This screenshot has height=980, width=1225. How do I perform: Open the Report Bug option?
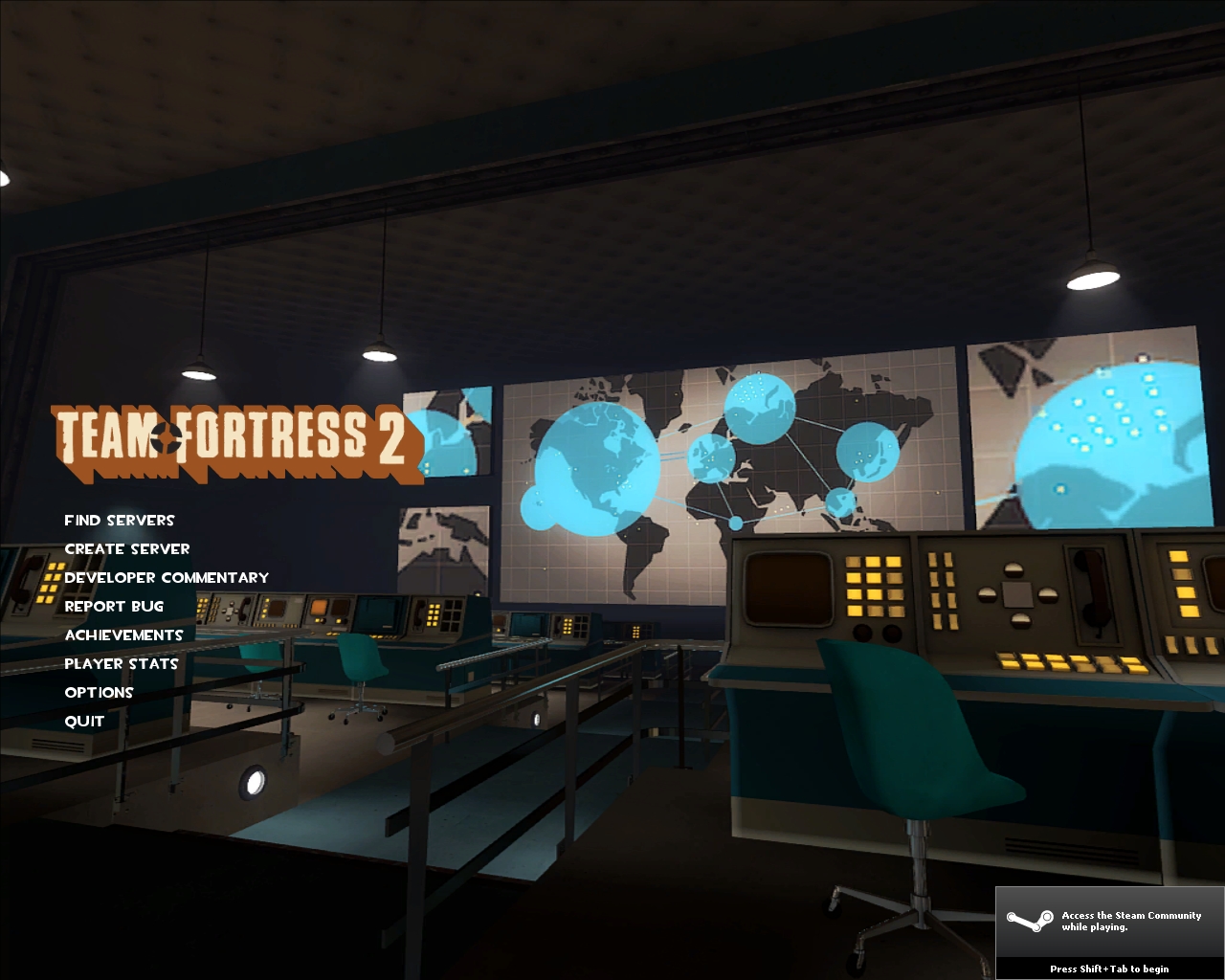114,606
